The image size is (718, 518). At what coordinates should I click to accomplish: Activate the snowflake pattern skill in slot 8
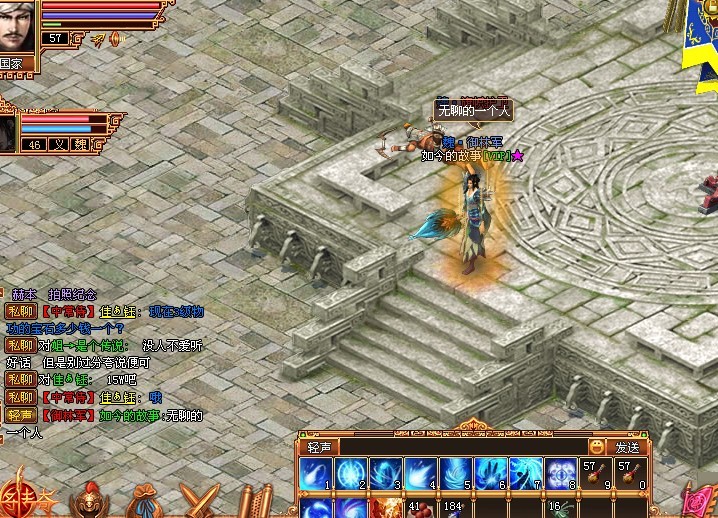(560, 473)
